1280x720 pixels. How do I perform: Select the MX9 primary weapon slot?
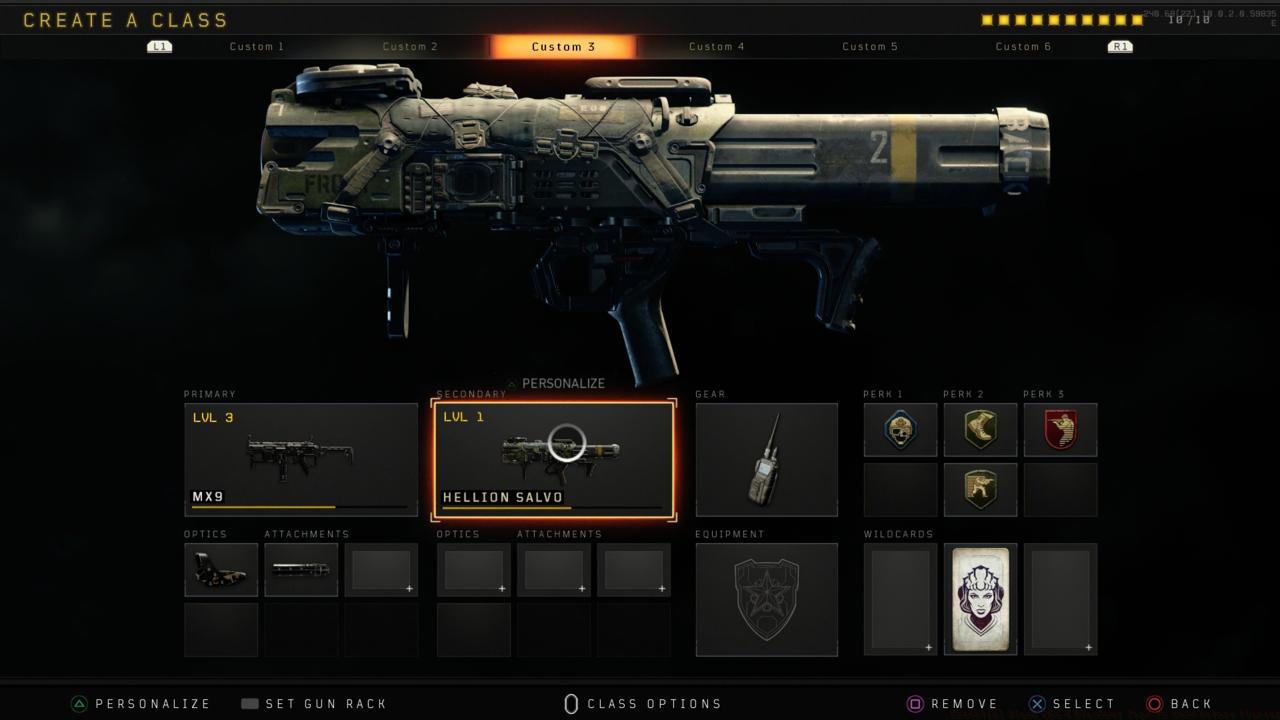(301, 460)
